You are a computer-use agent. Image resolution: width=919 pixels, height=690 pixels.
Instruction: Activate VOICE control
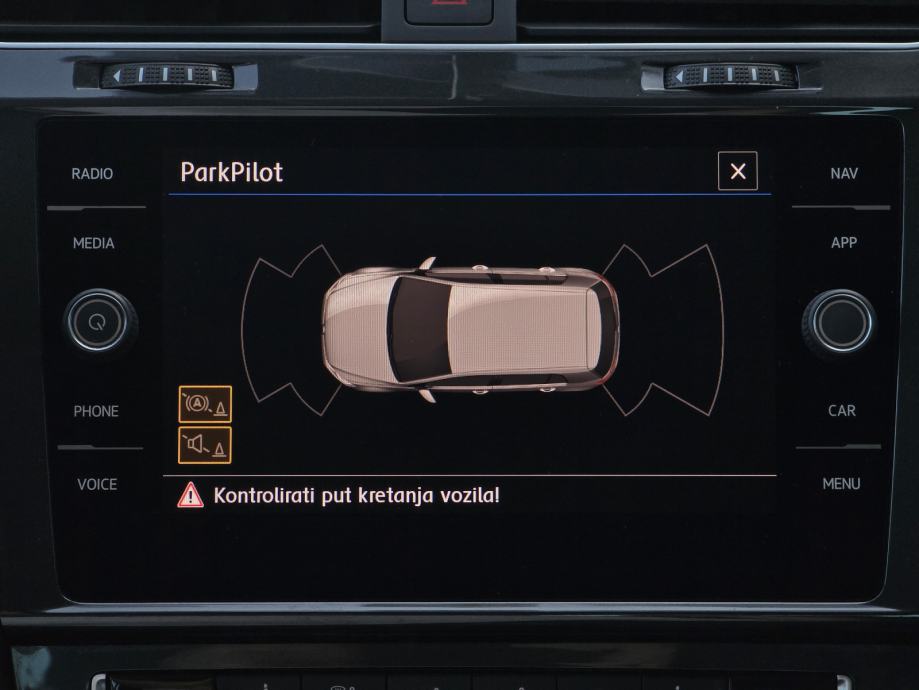point(97,484)
